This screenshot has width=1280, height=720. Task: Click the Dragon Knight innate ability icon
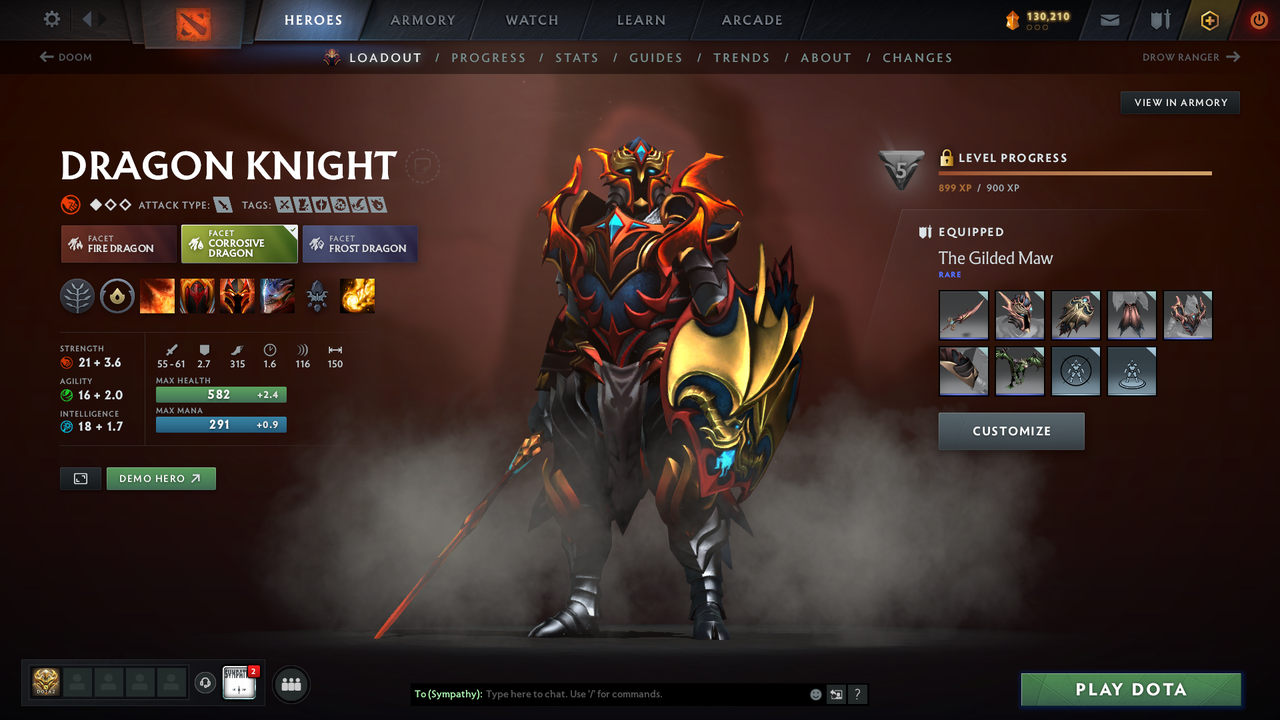click(x=117, y=295)
